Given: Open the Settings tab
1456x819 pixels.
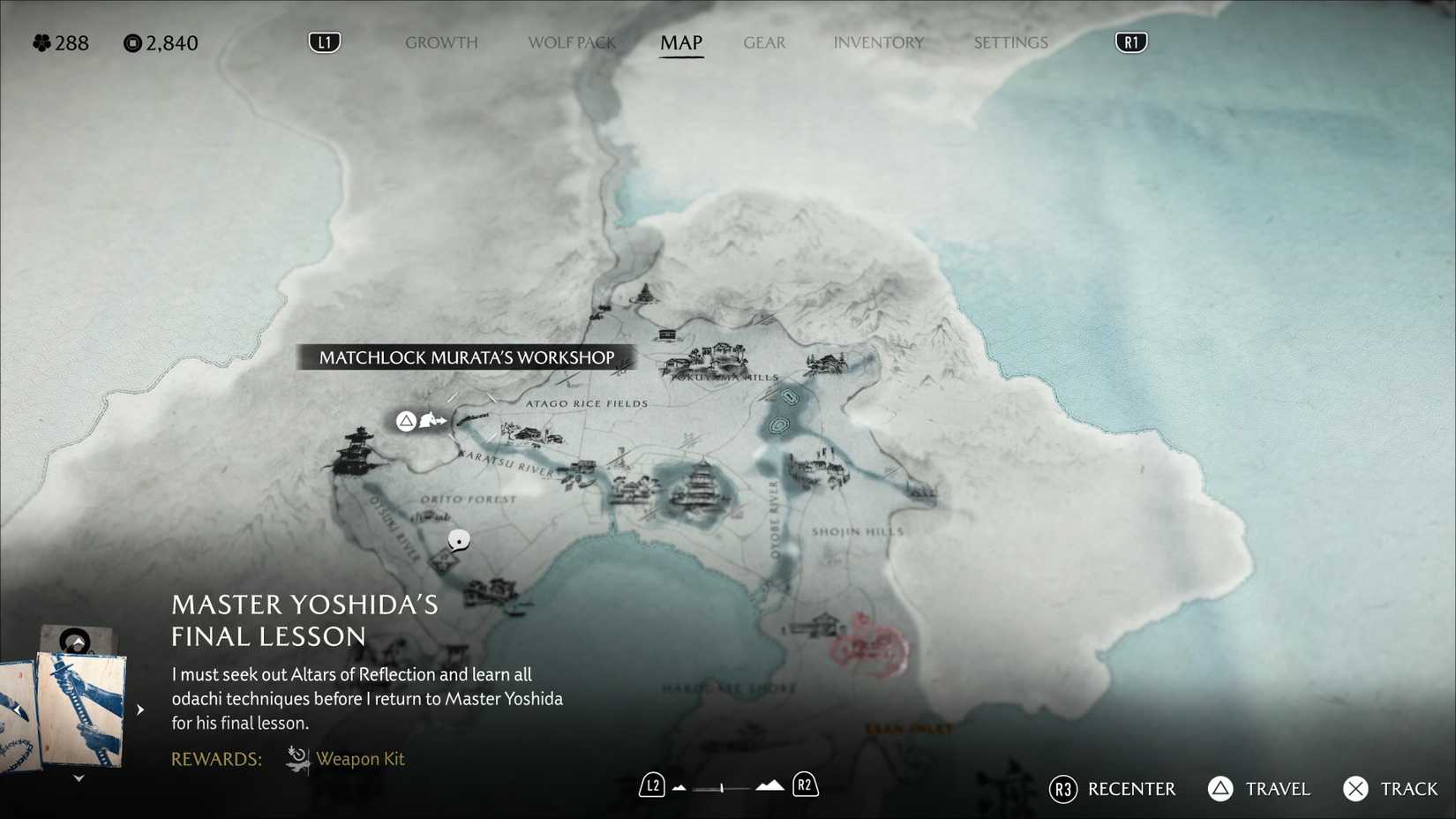Looking at the screenshot, I should 1010,42.
